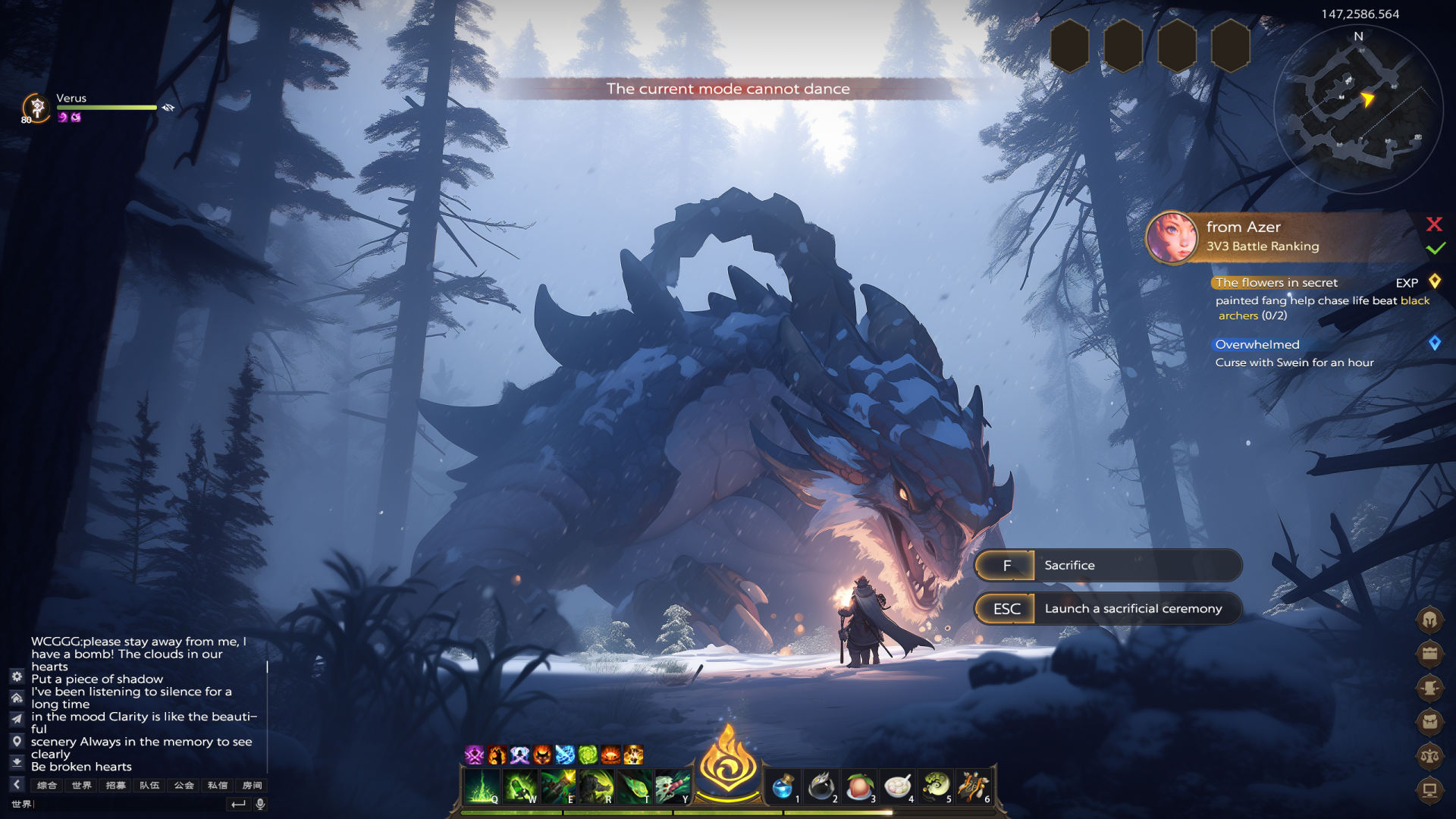The image size is (1456, 819).
Task: Choose Launch a sacrificial ceremony
Action: click(x=1108, y=608)
